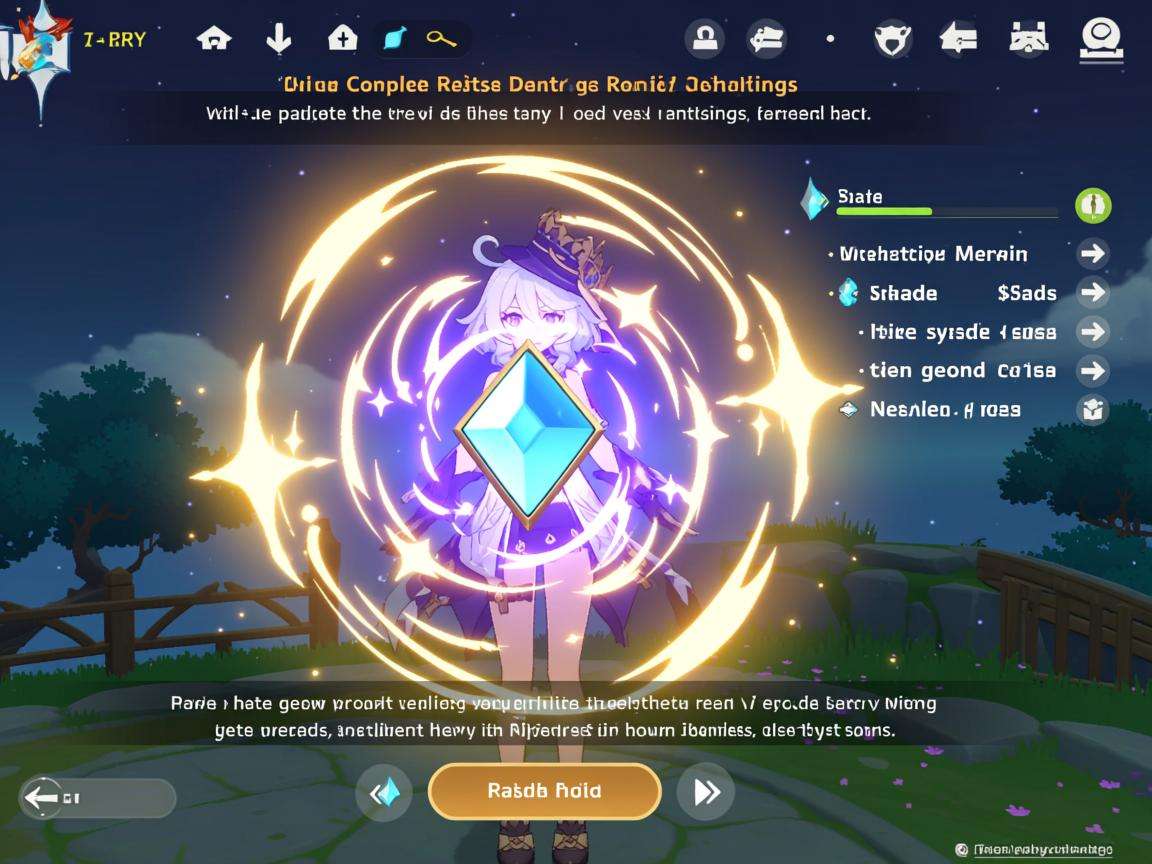Image resolution: width=1152 pixels, height=864 pixels.
Task: Select the round crystal button beside the orange button
Action: pos(384,793)
